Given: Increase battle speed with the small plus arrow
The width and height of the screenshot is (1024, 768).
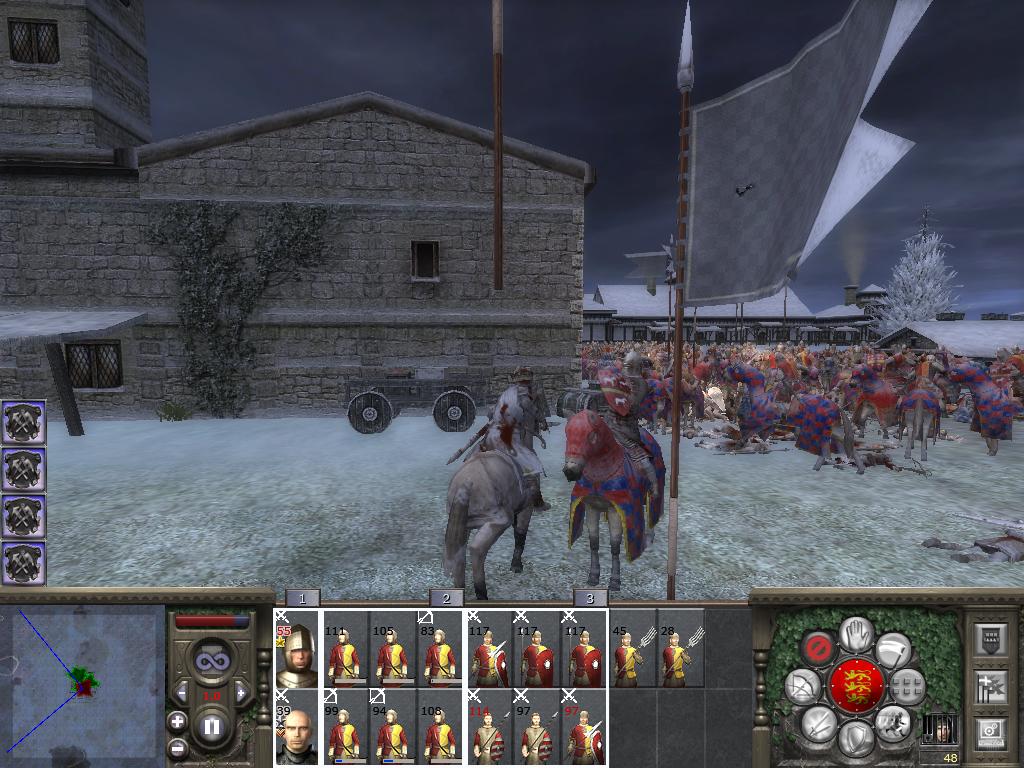Looking at the screenshot, I should [x=241, y=693].
